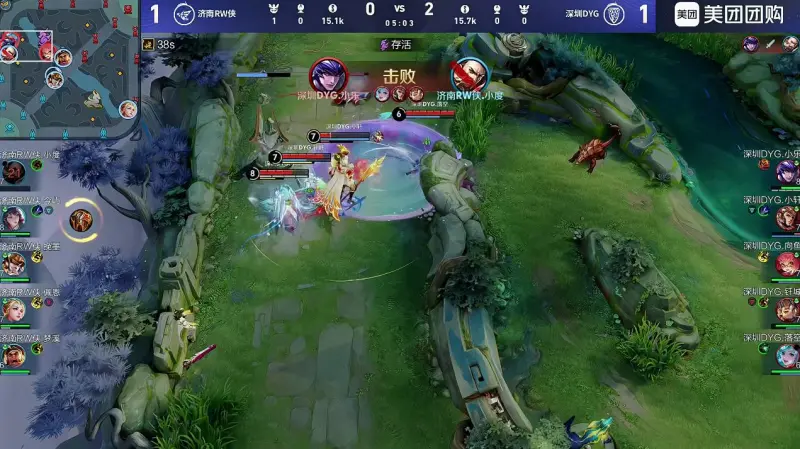The height and width of the screenshot is (449, 800).
Task: Click the slain hero's portrait in the kill banner
Action: 468,75
